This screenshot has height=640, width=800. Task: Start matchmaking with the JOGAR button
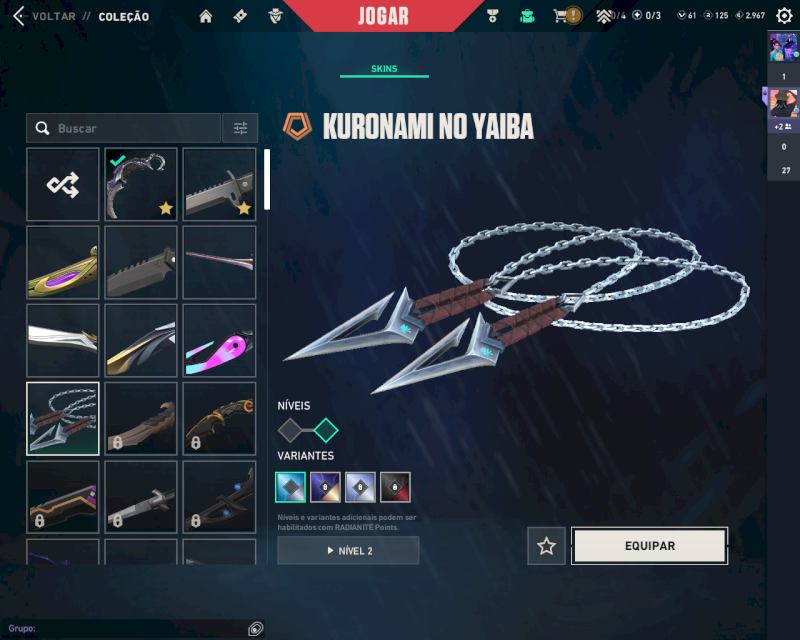point(383,16)
